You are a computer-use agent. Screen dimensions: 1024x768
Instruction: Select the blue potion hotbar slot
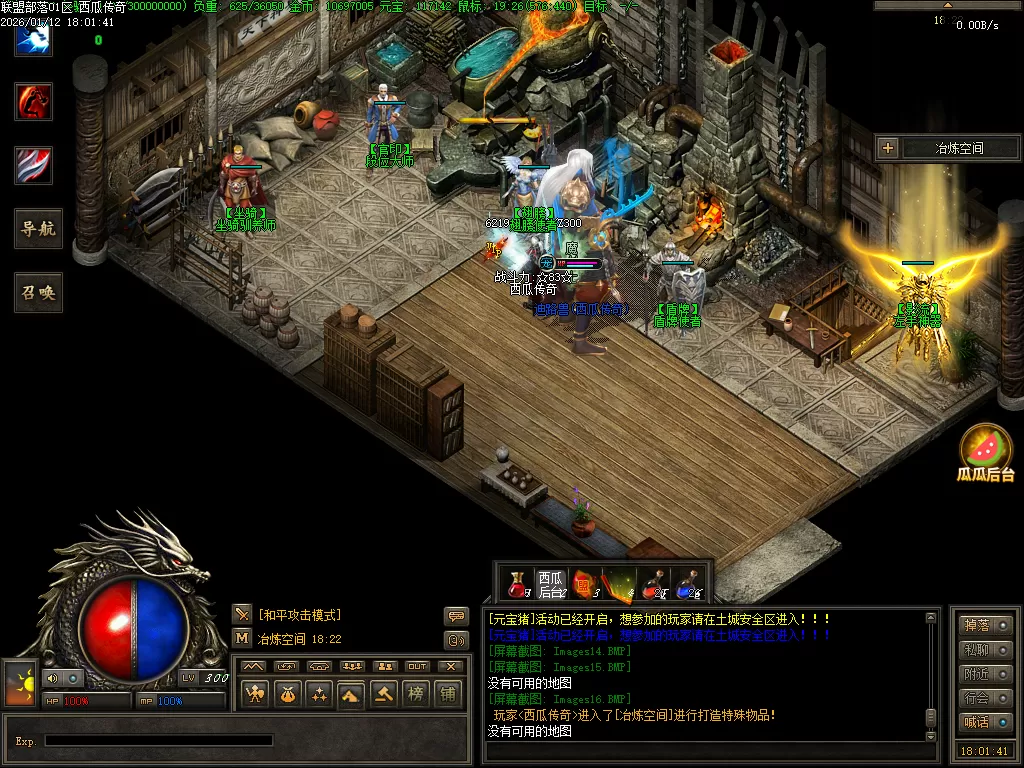tap(687, 584)
